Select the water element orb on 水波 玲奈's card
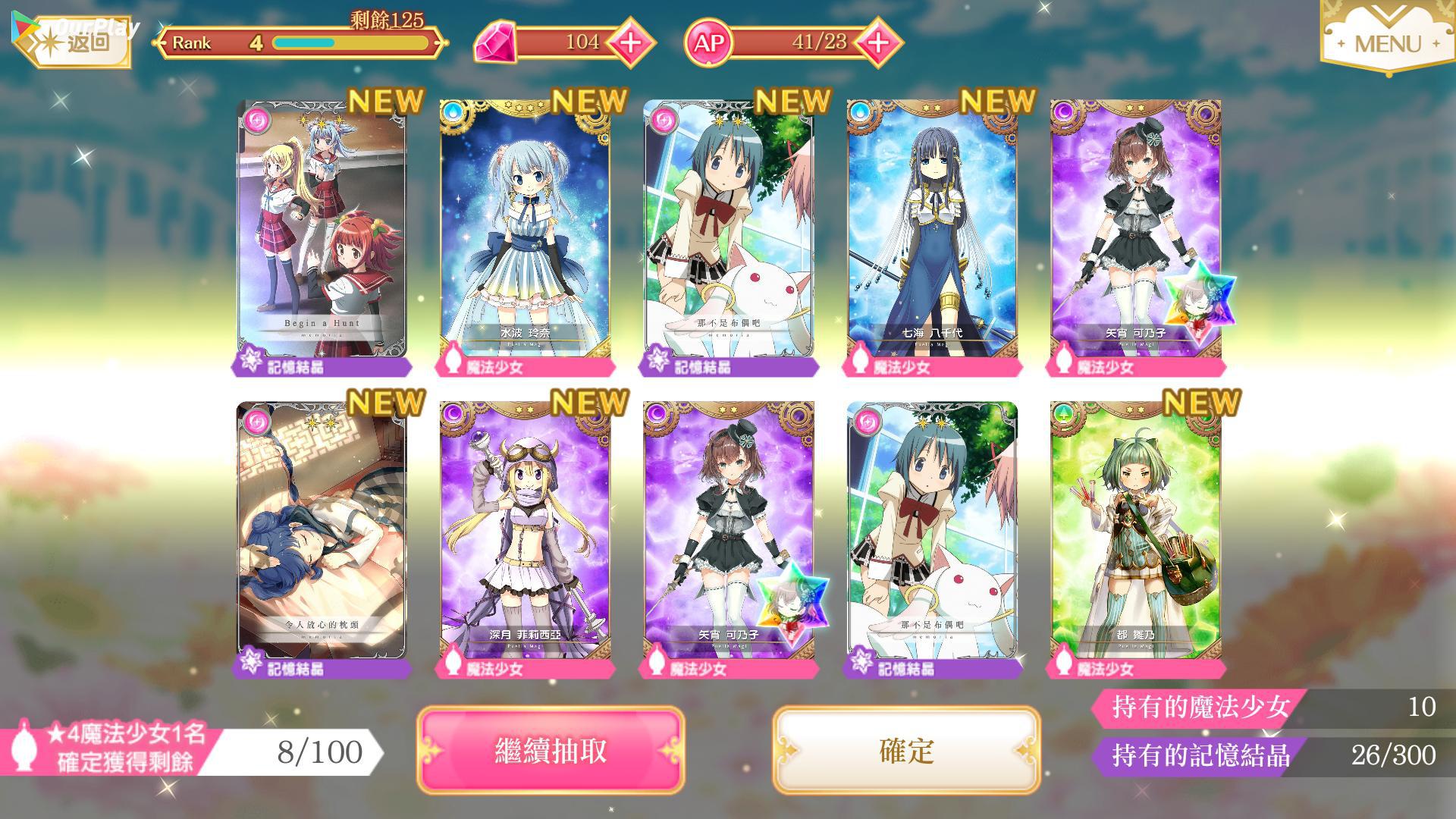This screenshot has width=1456, height=819. point(455,111)
